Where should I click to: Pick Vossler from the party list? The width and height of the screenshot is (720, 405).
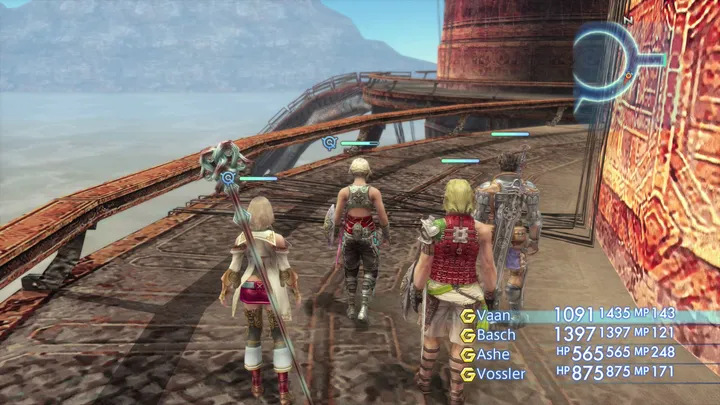(499, 373)
